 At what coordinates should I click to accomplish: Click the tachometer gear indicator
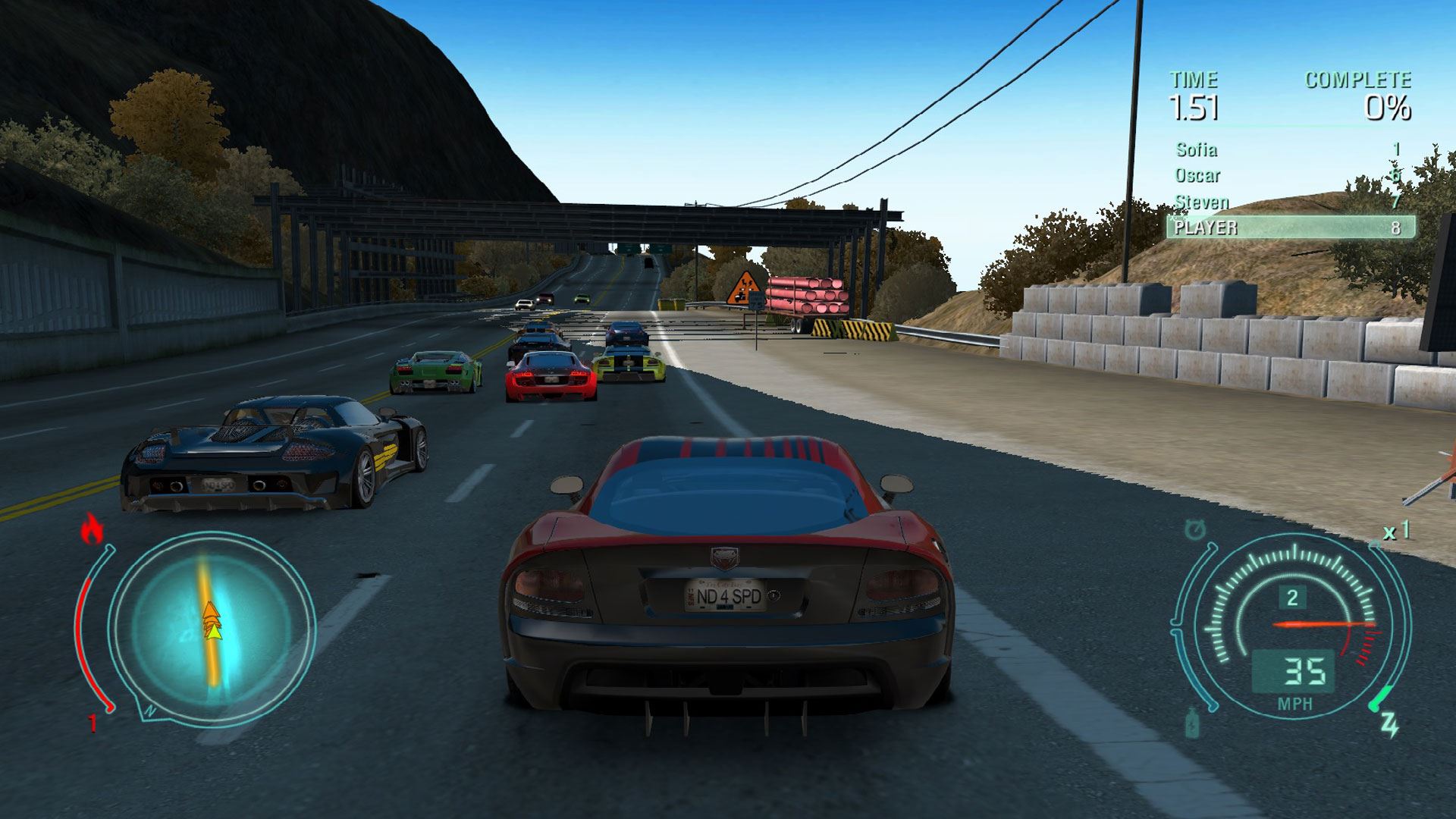click(1292, 598)
